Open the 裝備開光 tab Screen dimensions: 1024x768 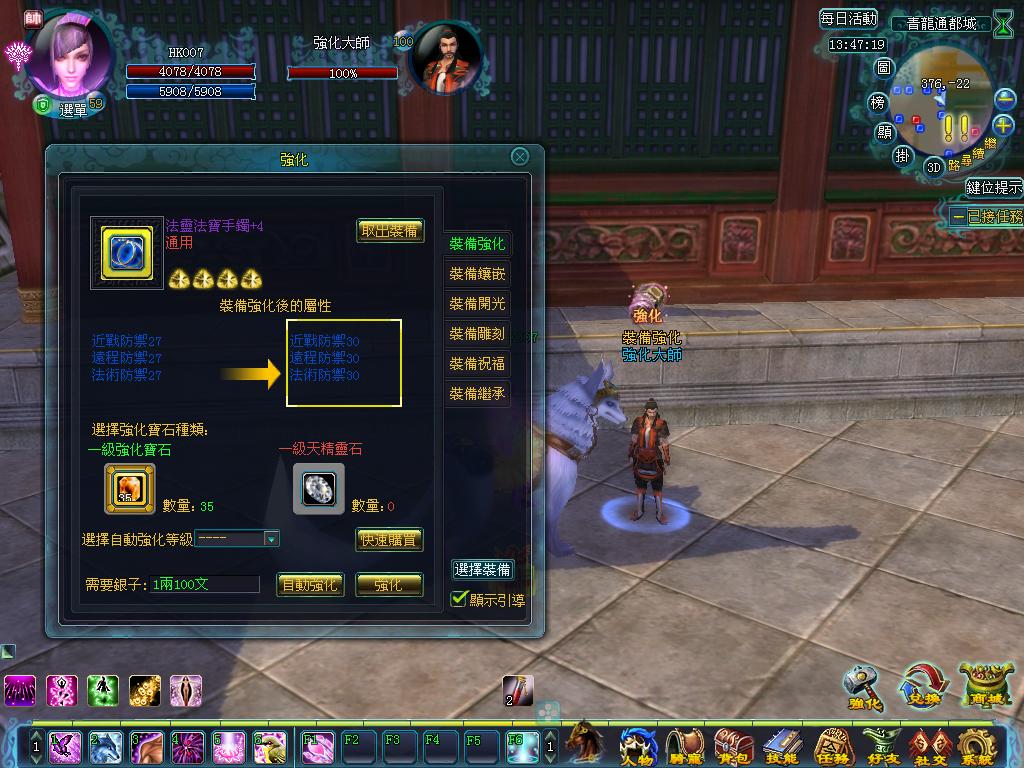(477, 304)
